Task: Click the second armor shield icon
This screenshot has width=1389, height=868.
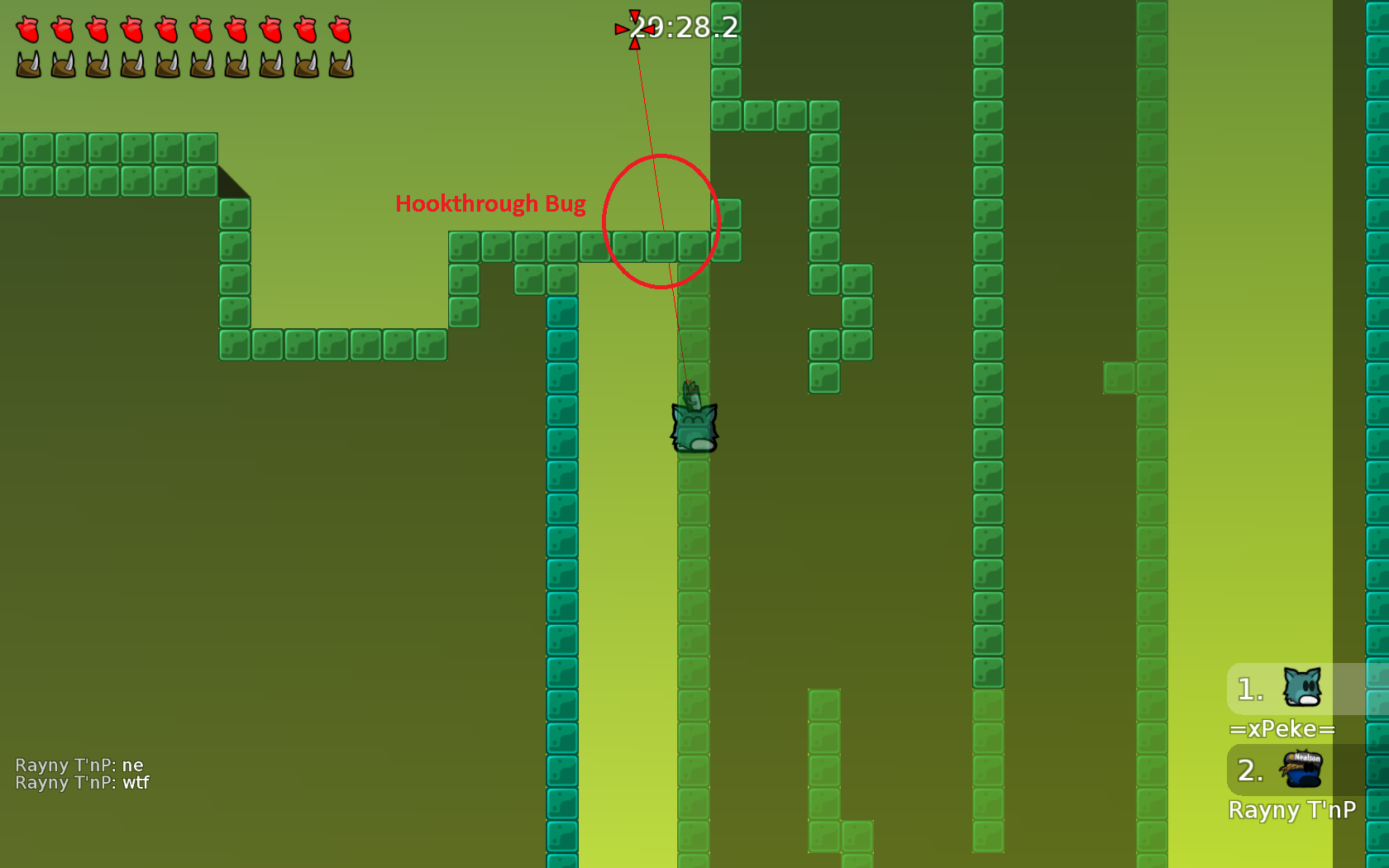Action: pos(61,64)
